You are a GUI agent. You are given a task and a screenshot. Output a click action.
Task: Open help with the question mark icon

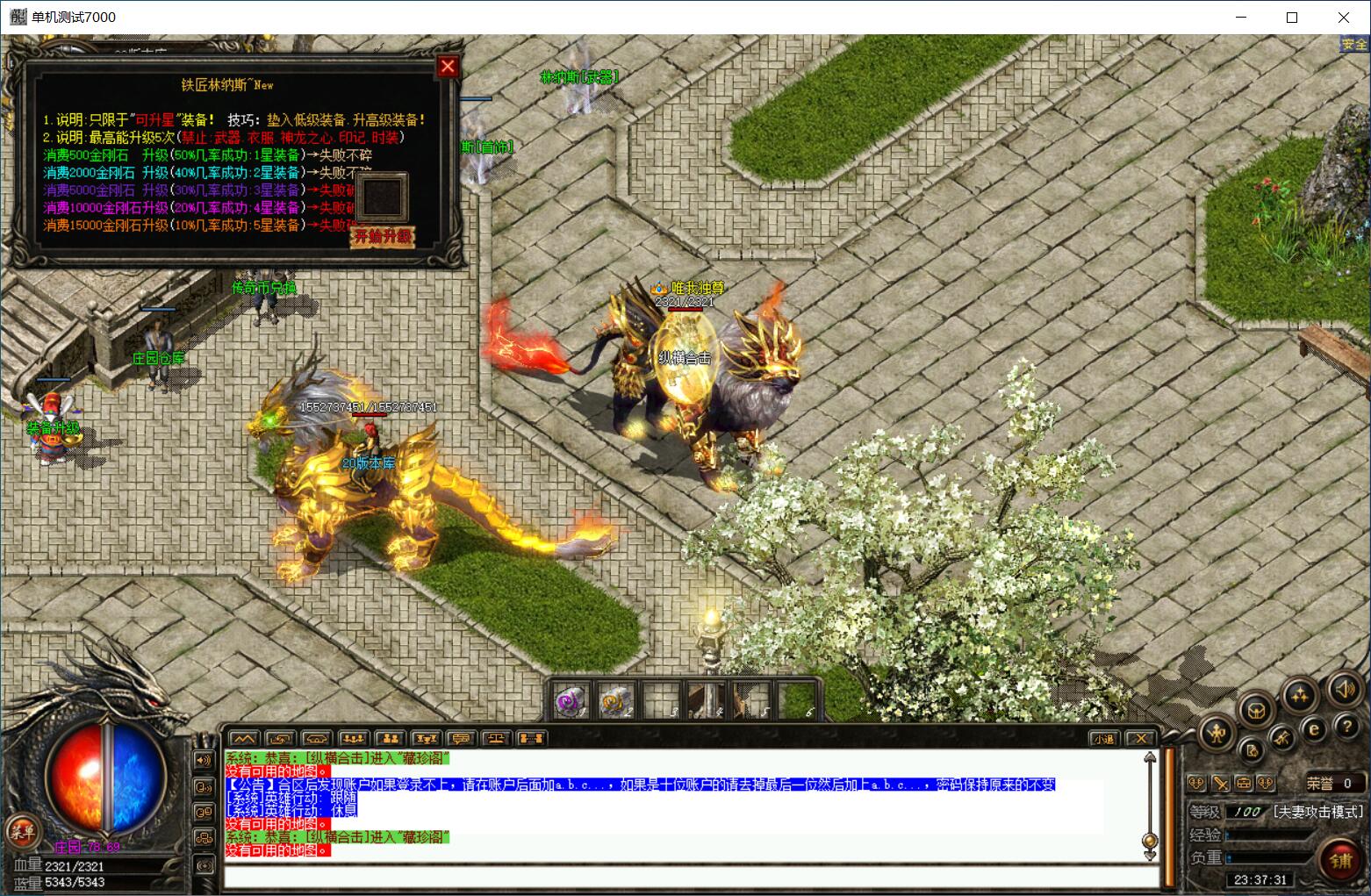(x=1346, y=726)
